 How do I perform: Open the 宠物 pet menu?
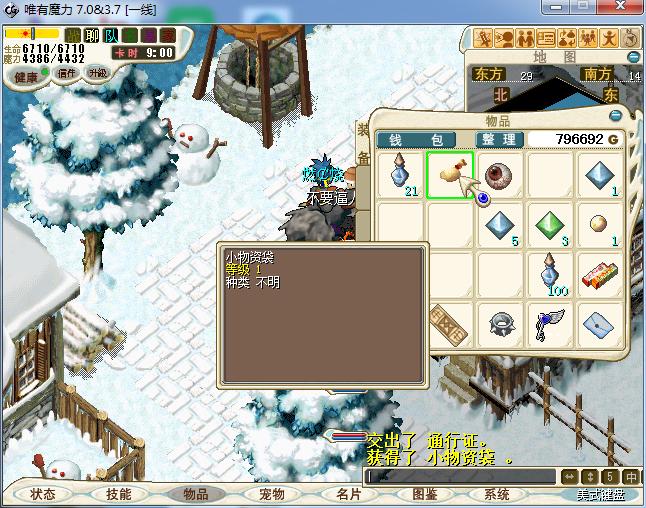(x=271, y=494)
